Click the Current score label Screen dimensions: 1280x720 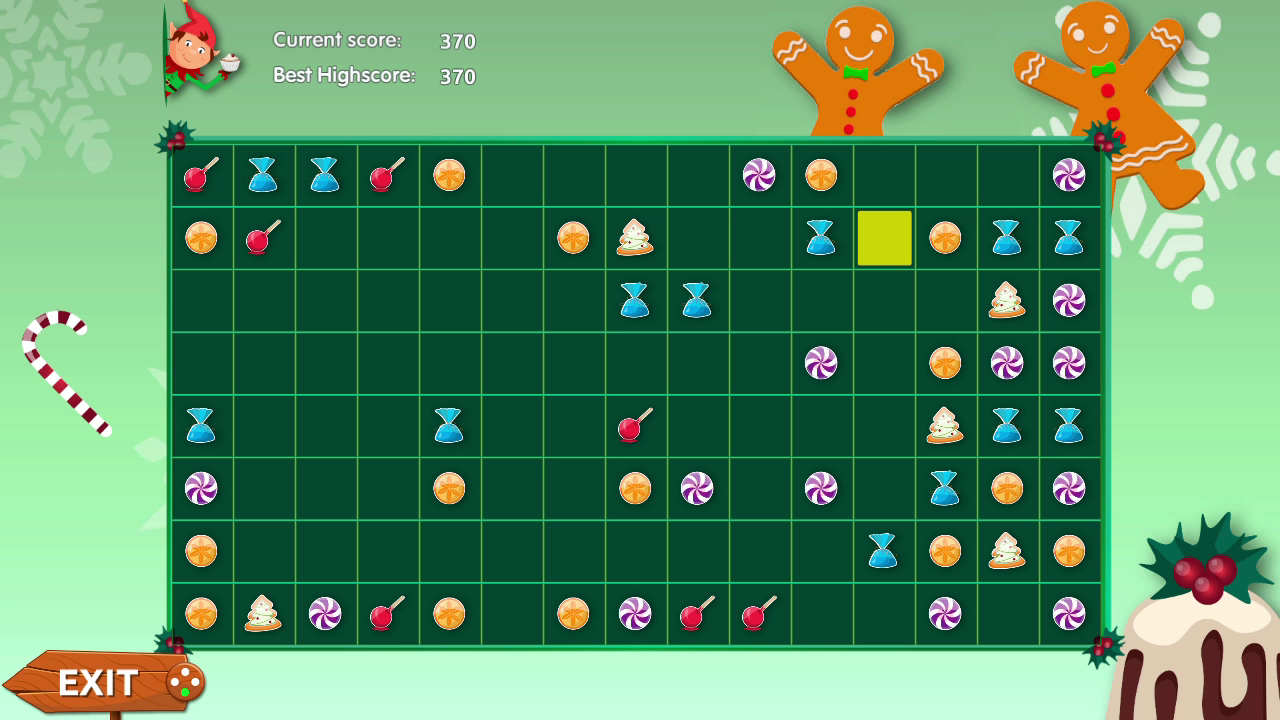pos(335,40)
